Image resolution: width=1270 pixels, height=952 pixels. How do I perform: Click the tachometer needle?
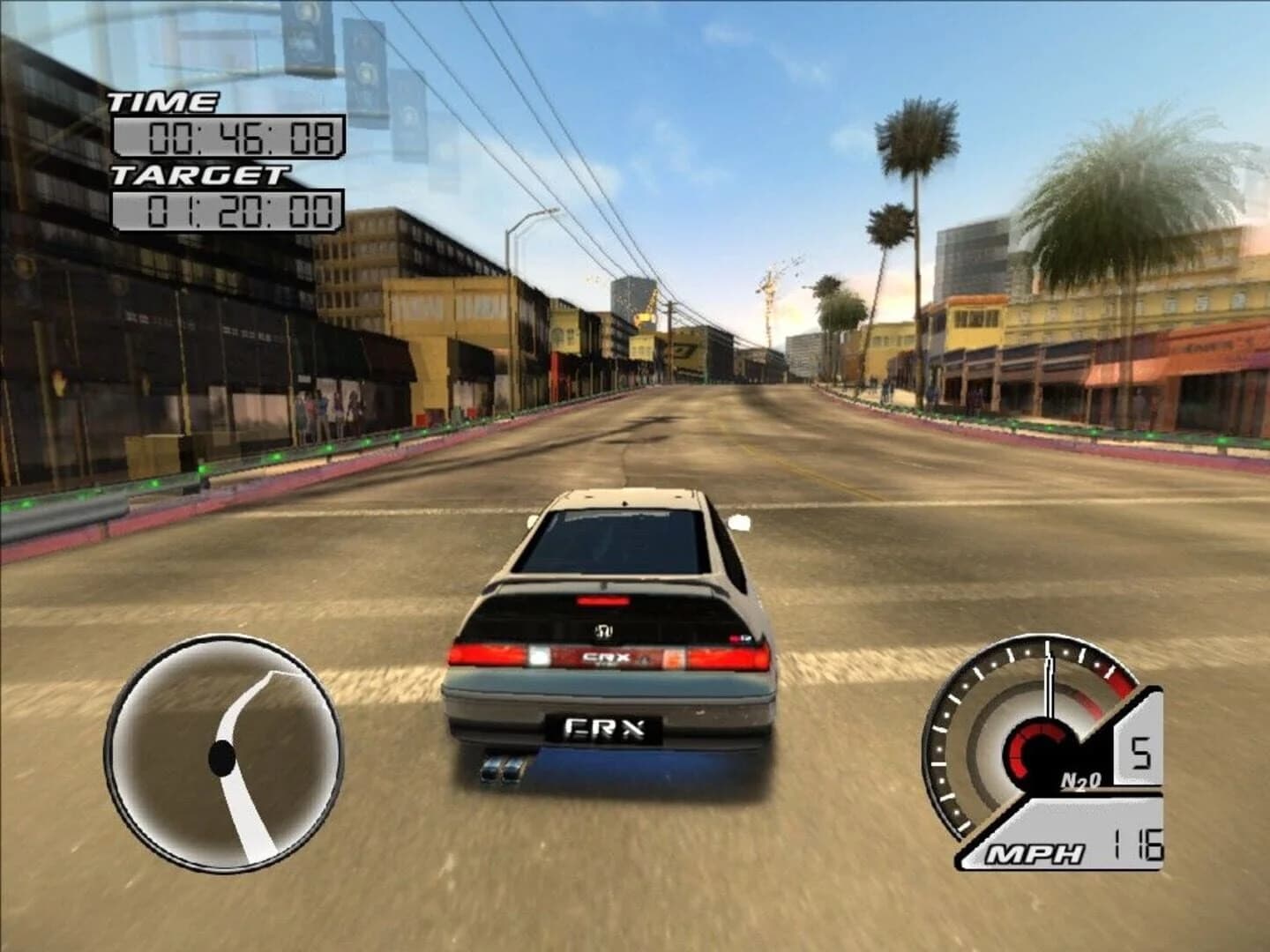pyautogui.click(x=1050, y=688)
